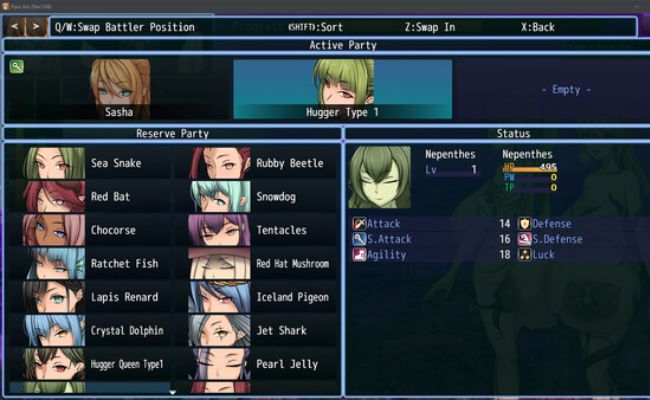The image size is (650, 400).
Task: Select Iceland Pigeon from the reserve
Action: click(x=262, y=297)
